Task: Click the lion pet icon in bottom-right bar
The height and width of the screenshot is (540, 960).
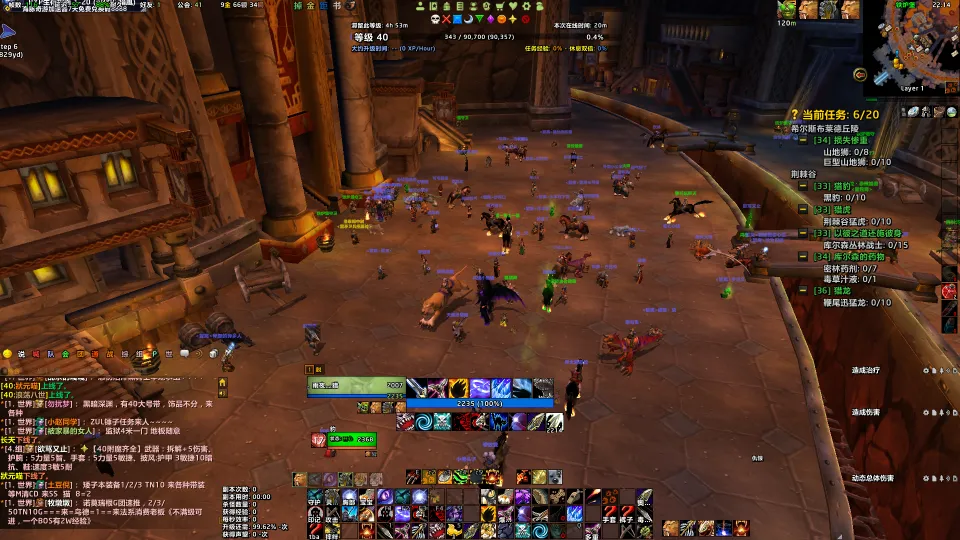Action: 670,527
